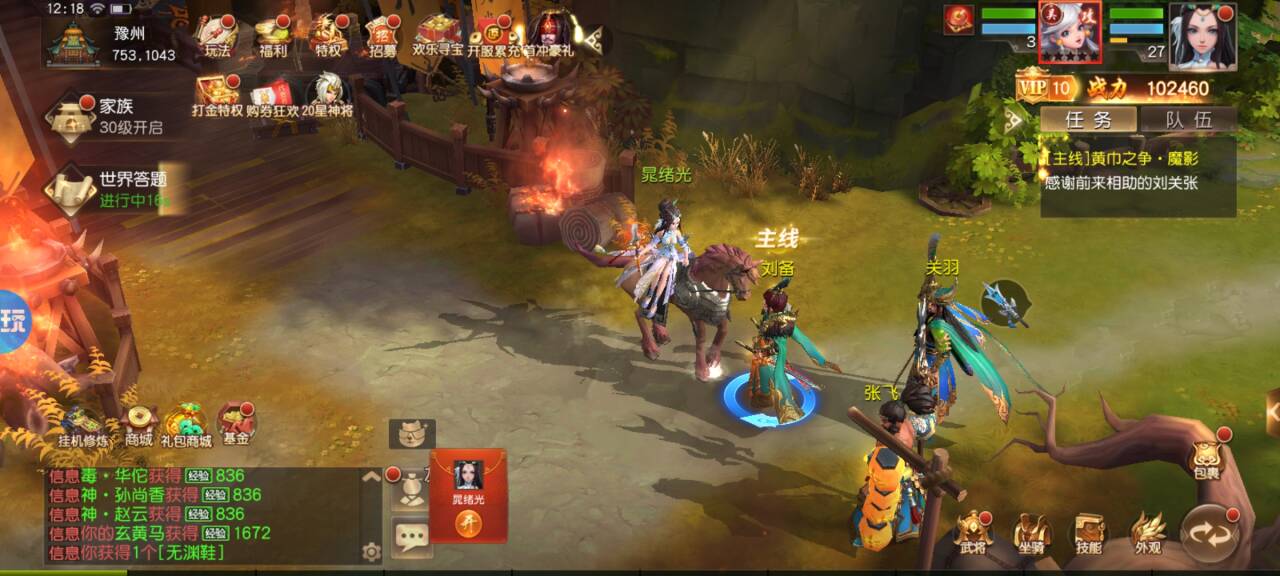The height and width of the screenshot is (576, 1280).
Task: Open the 20星神将 hero event
Action: (327, 95)
